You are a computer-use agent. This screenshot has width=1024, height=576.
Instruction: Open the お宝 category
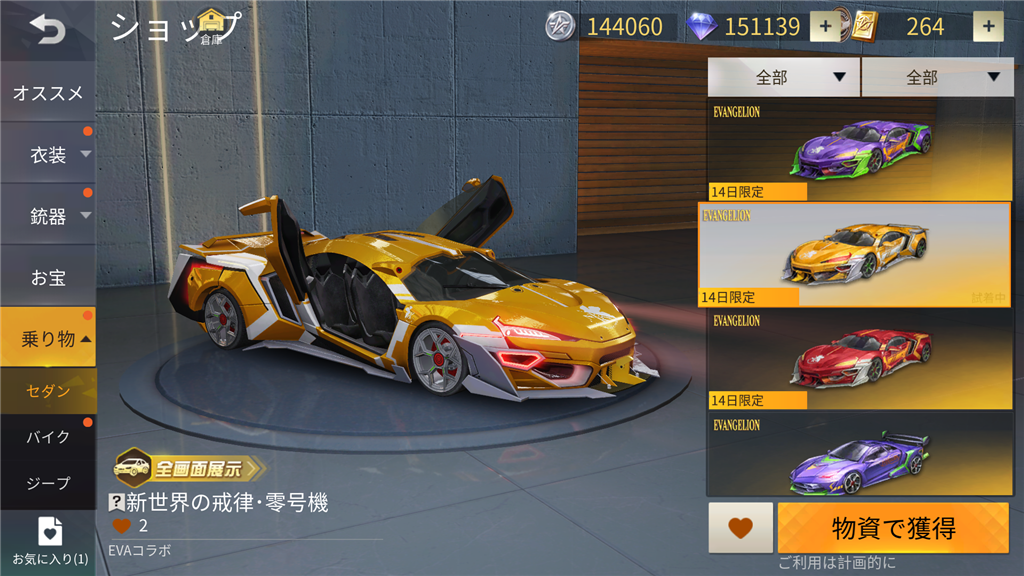(x=48, y=277)
